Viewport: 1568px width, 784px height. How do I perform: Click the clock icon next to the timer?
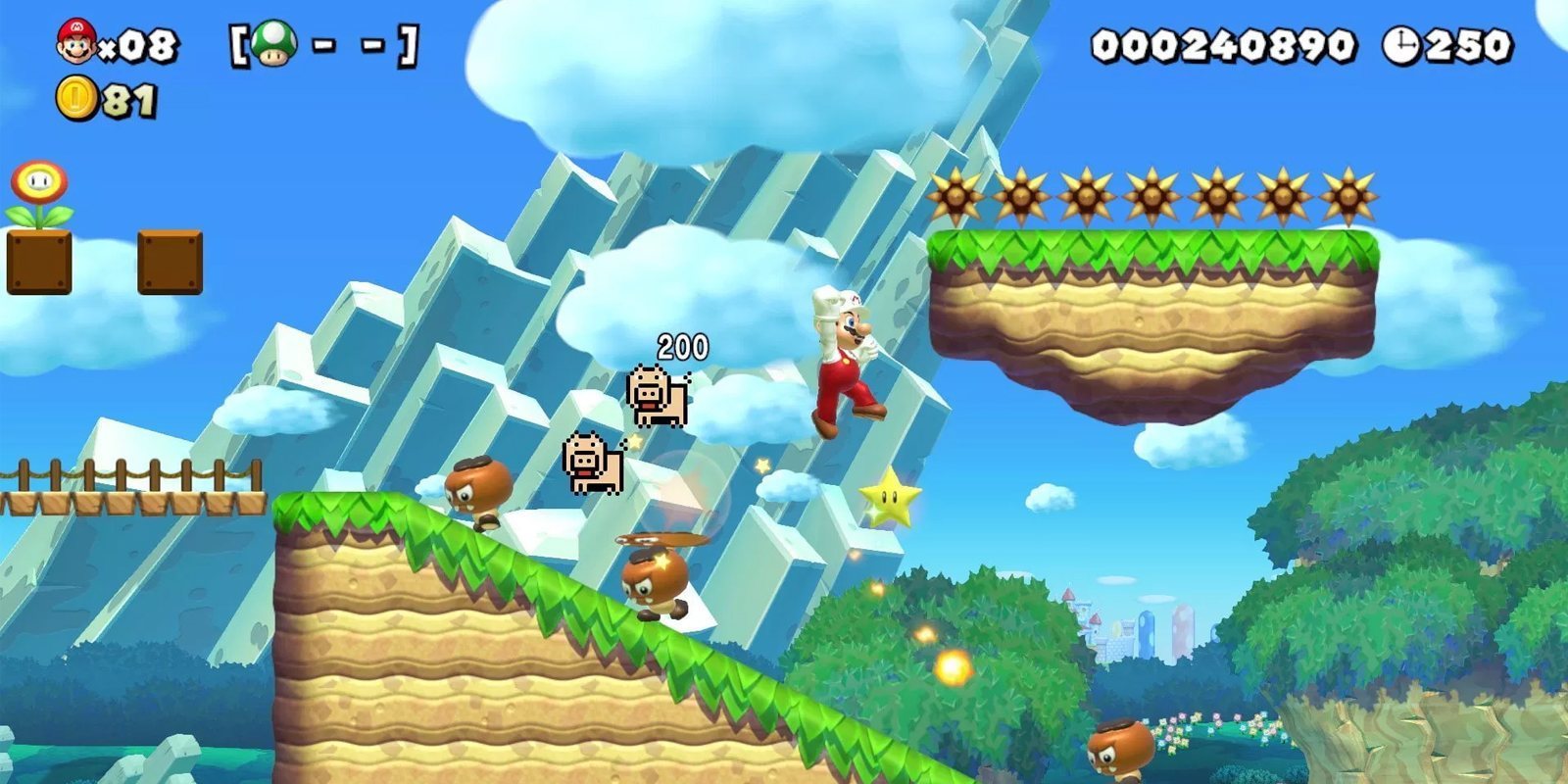1403,43
